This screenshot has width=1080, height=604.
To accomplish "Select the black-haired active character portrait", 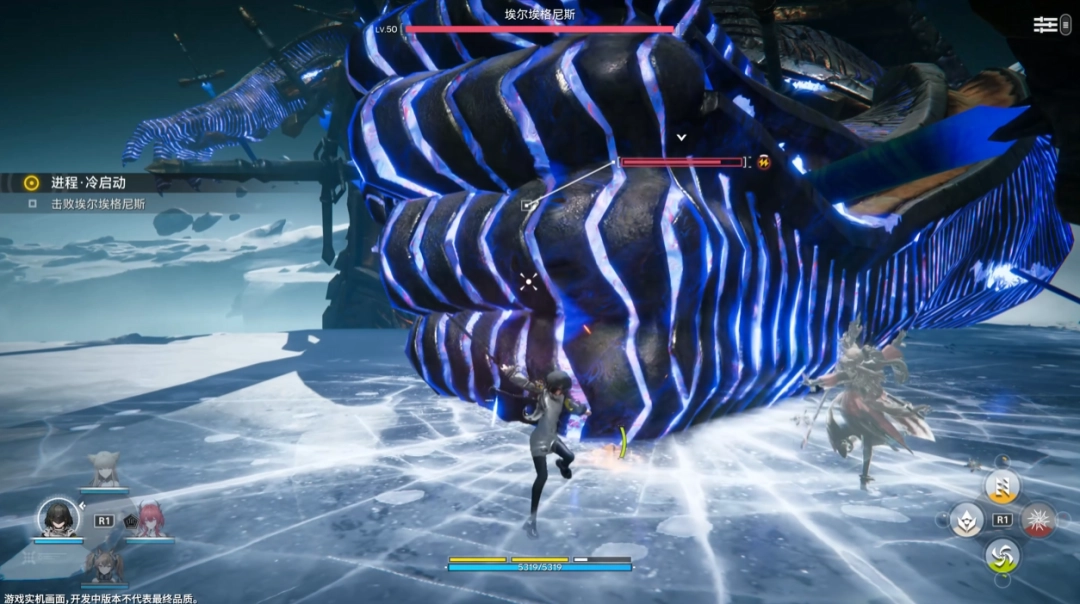I will coord(58,517).
